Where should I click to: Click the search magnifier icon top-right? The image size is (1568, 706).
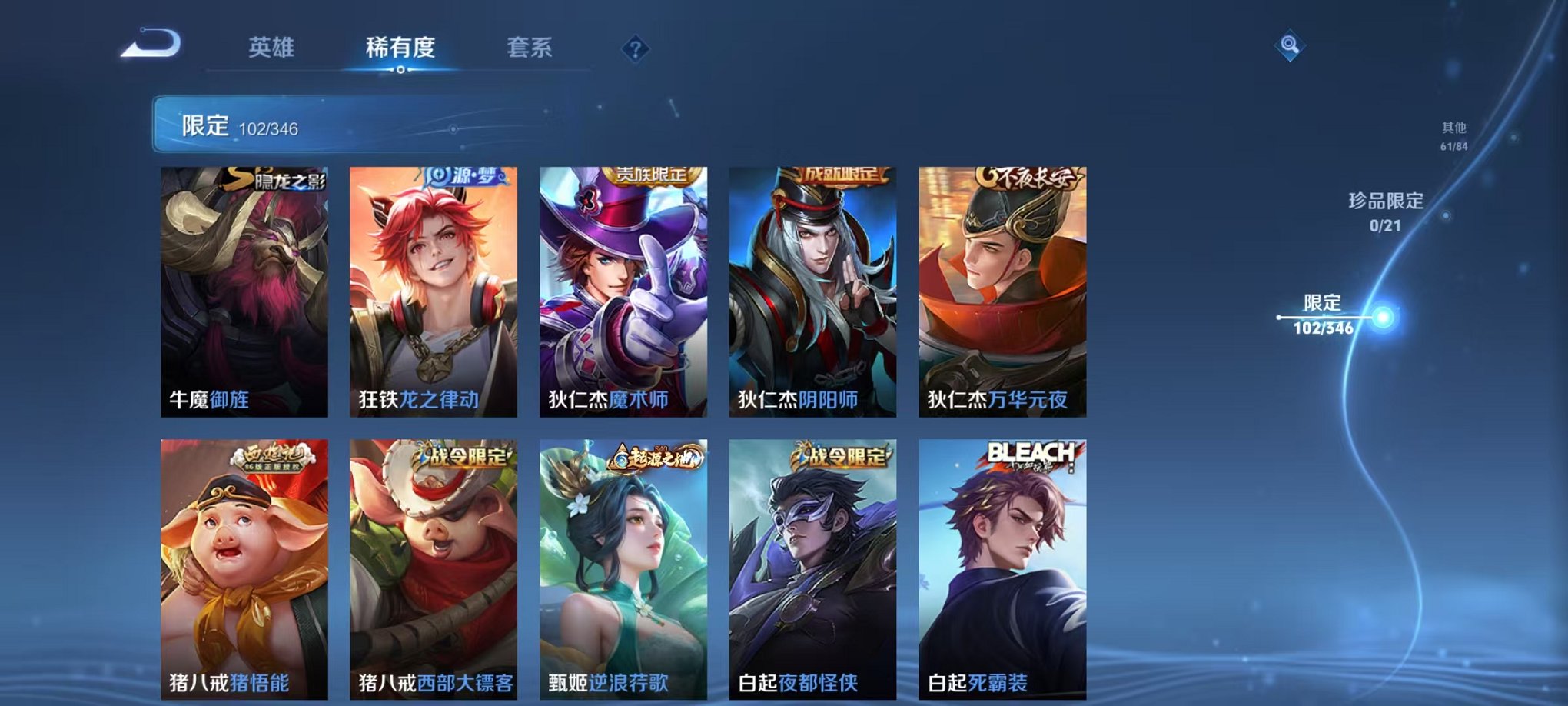click(x=1291, y=44)
